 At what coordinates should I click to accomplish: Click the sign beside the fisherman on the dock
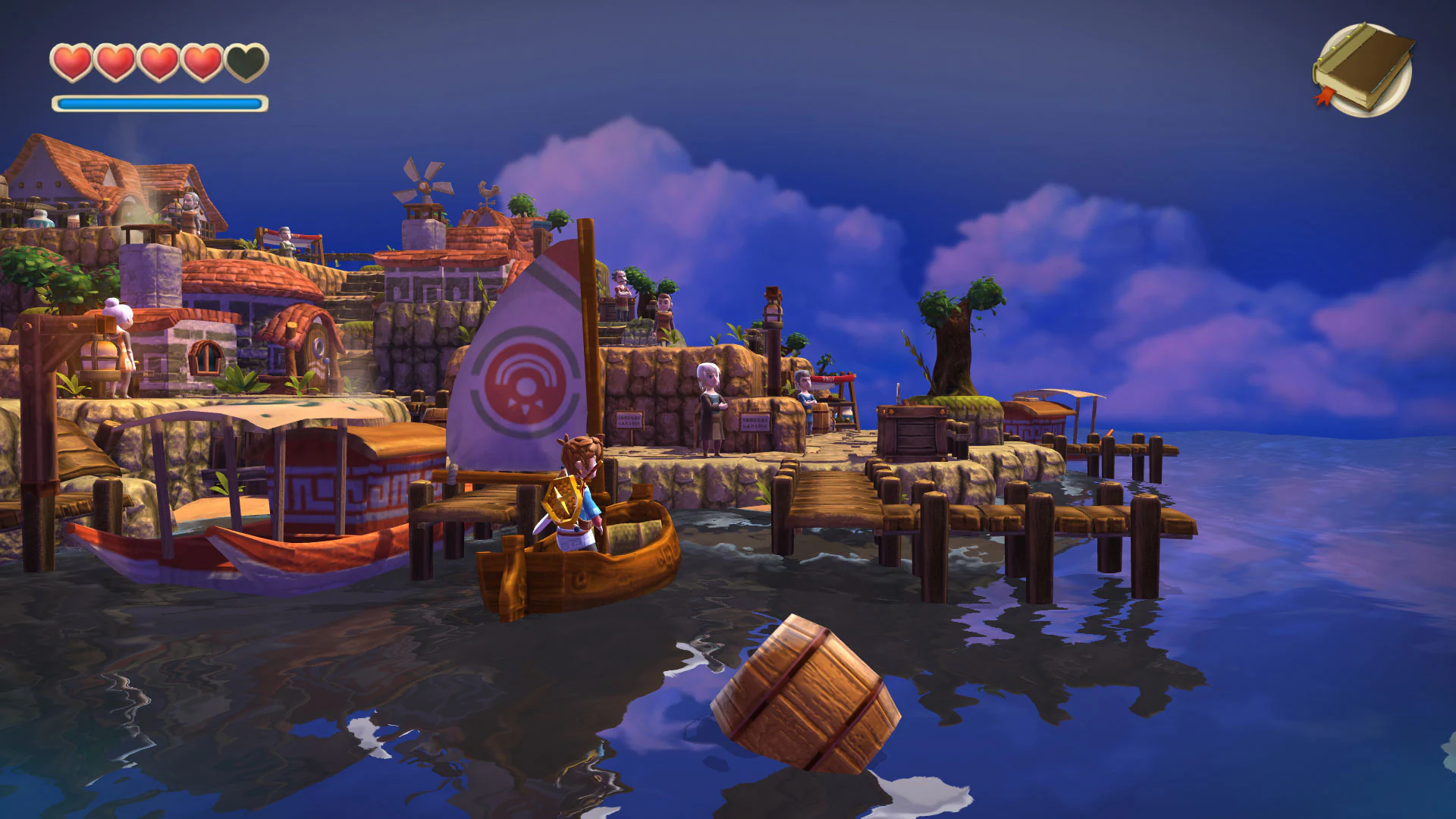tap(755, 422)
